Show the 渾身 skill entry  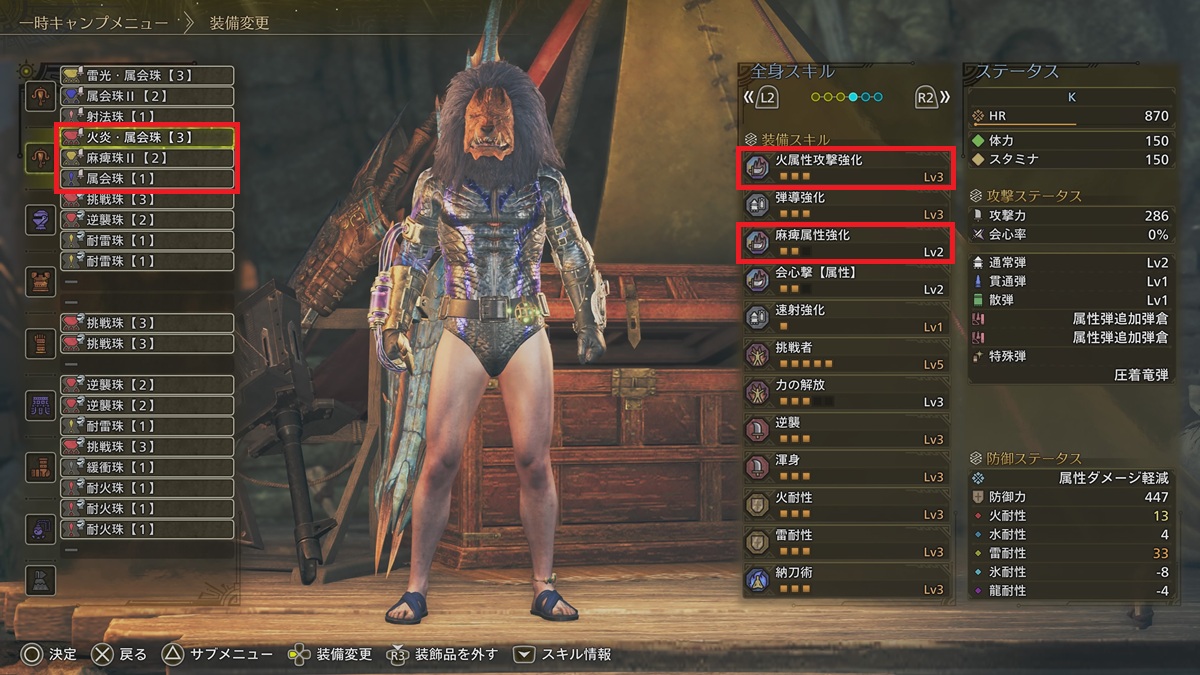845,468
